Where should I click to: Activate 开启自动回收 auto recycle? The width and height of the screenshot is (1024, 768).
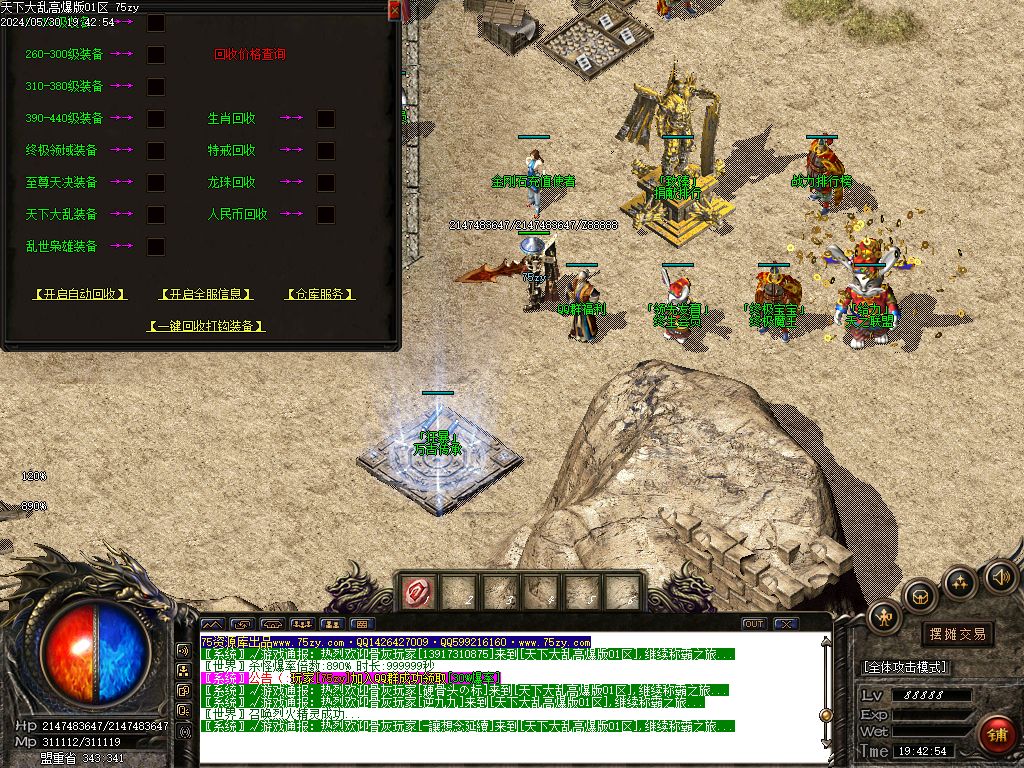(80, 294)
